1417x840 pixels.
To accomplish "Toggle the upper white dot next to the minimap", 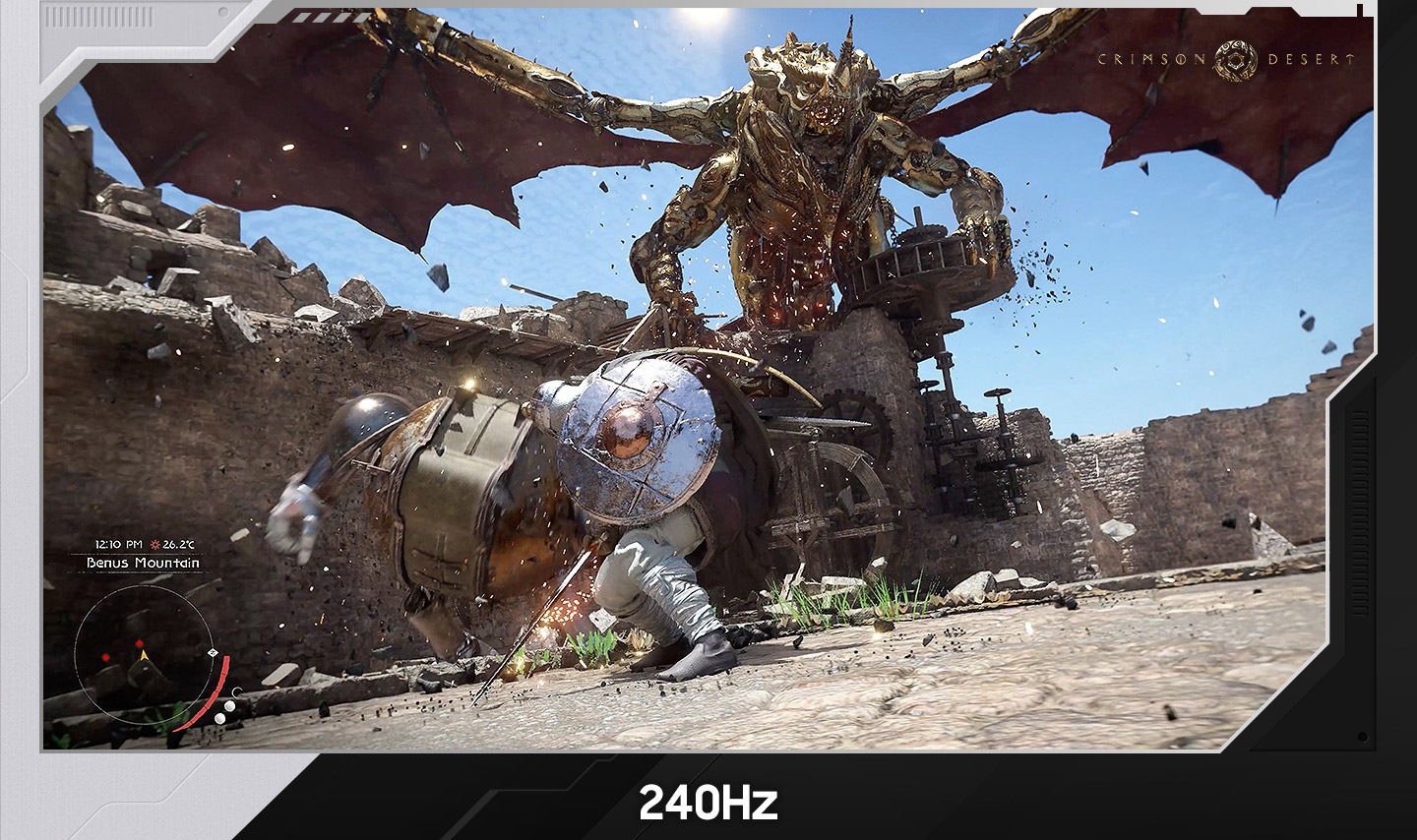I will (230, 705).
